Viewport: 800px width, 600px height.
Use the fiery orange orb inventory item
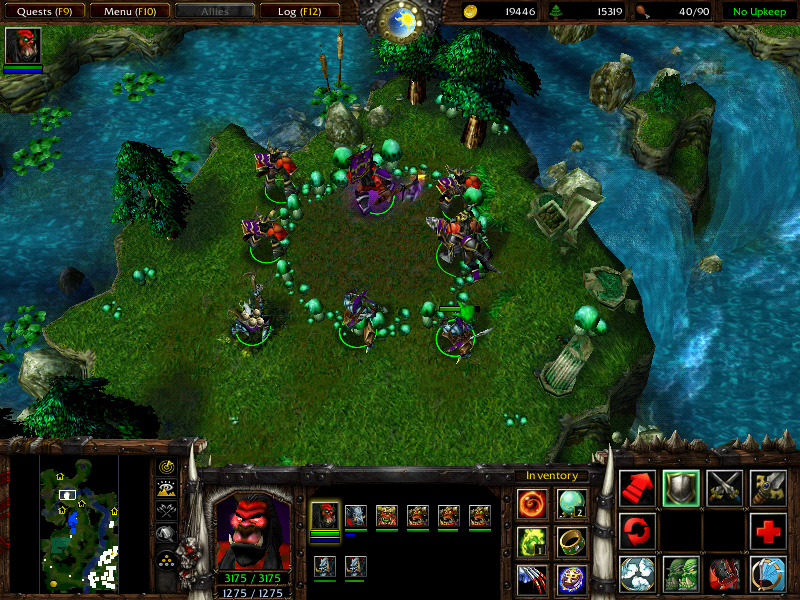pyautogui.click(x=532, y=502)
